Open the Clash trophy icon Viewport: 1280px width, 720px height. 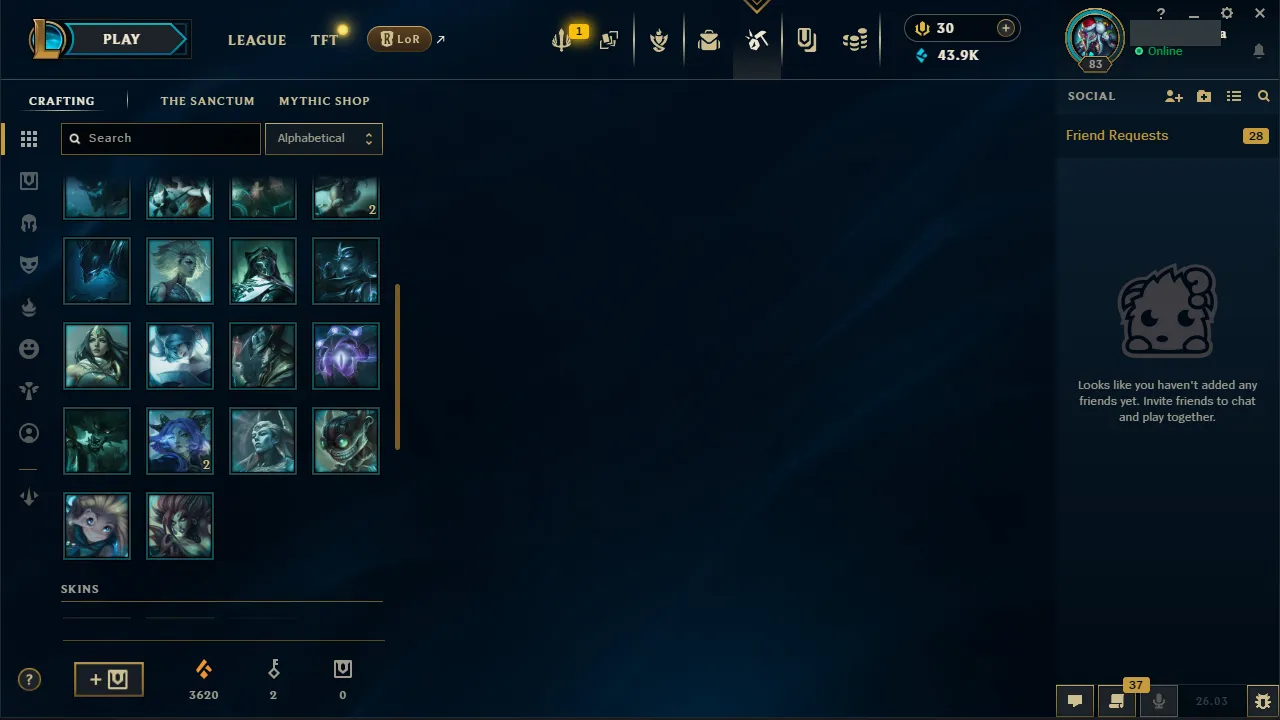(x=659, y=40)
